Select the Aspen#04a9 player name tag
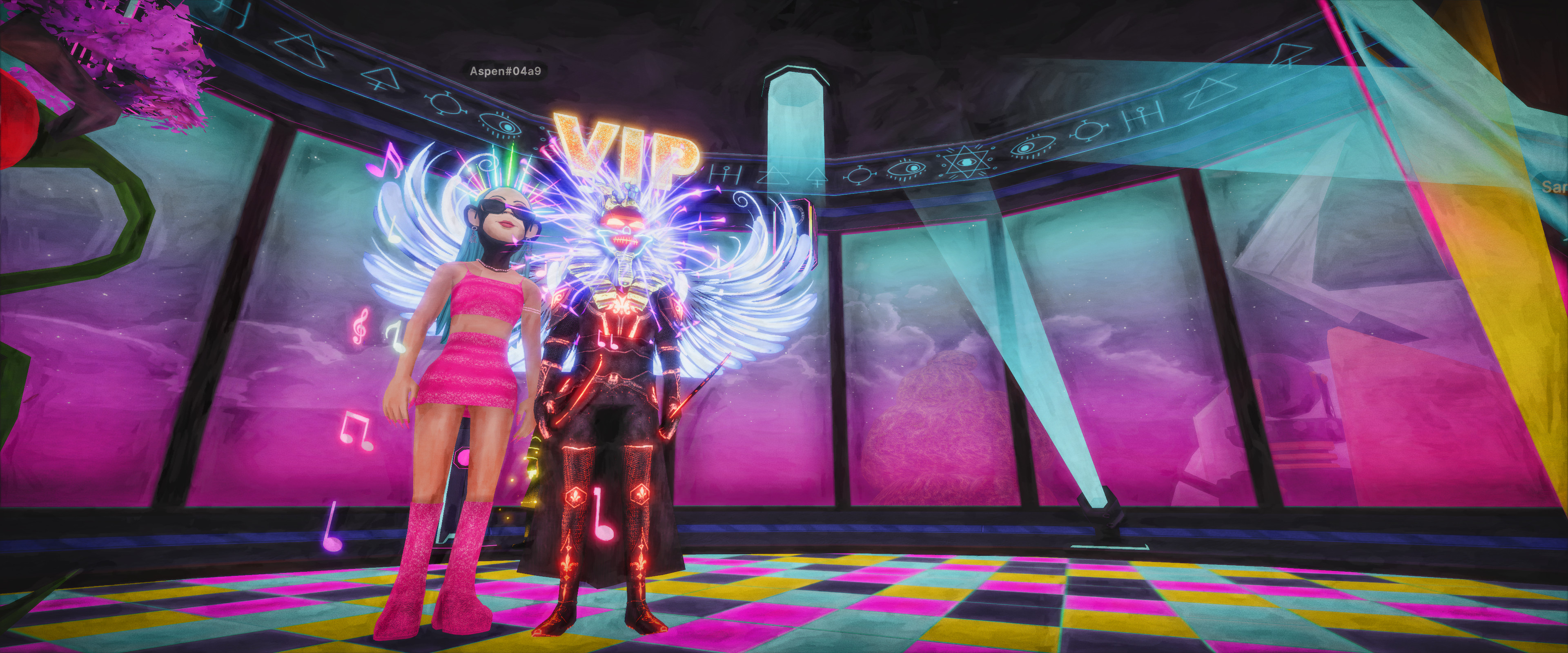Image resolution: width=1568 pixels, height=653 pixels. click(505, 71)
